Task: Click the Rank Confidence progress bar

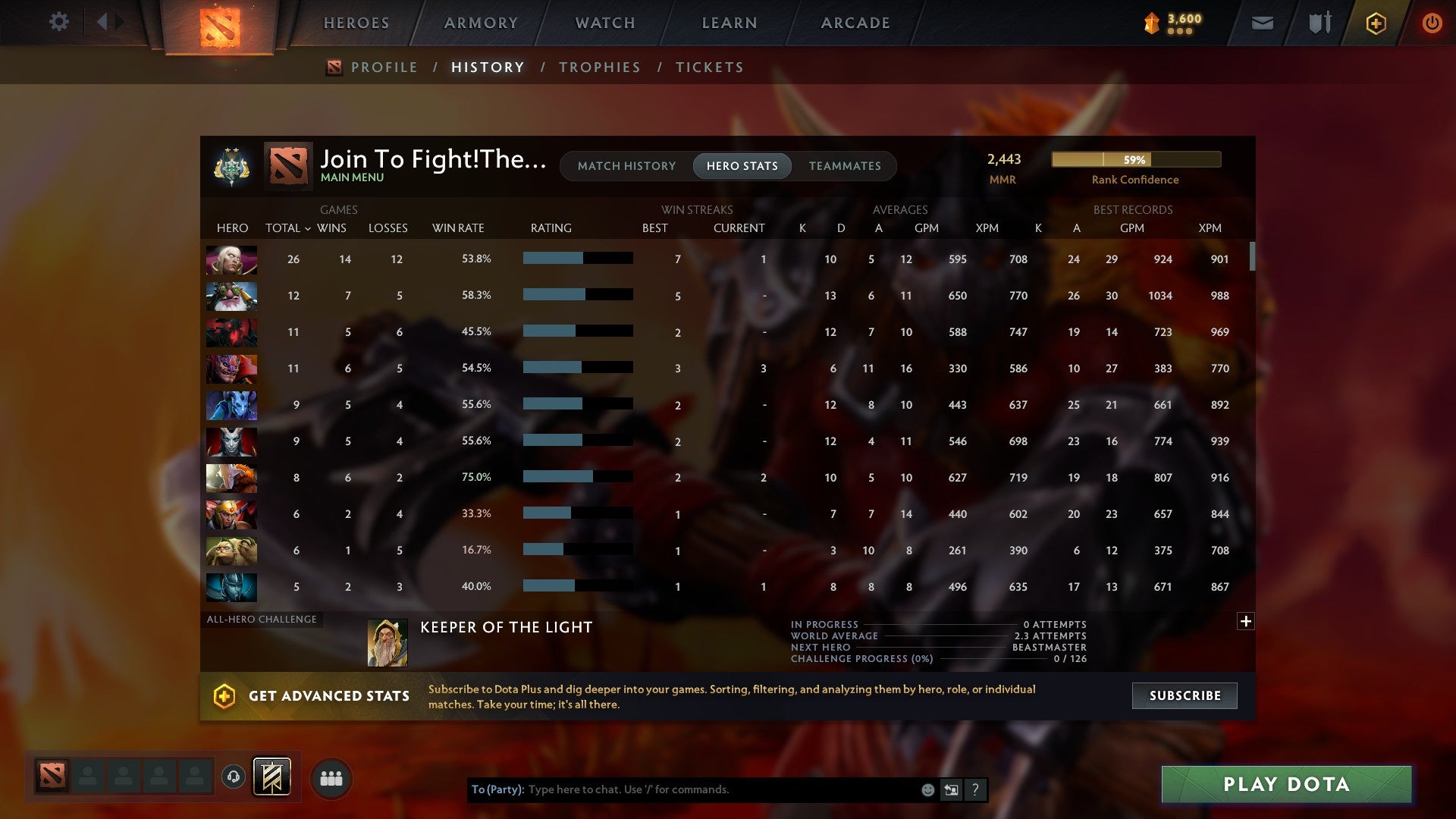Action: coord(1135,160)
